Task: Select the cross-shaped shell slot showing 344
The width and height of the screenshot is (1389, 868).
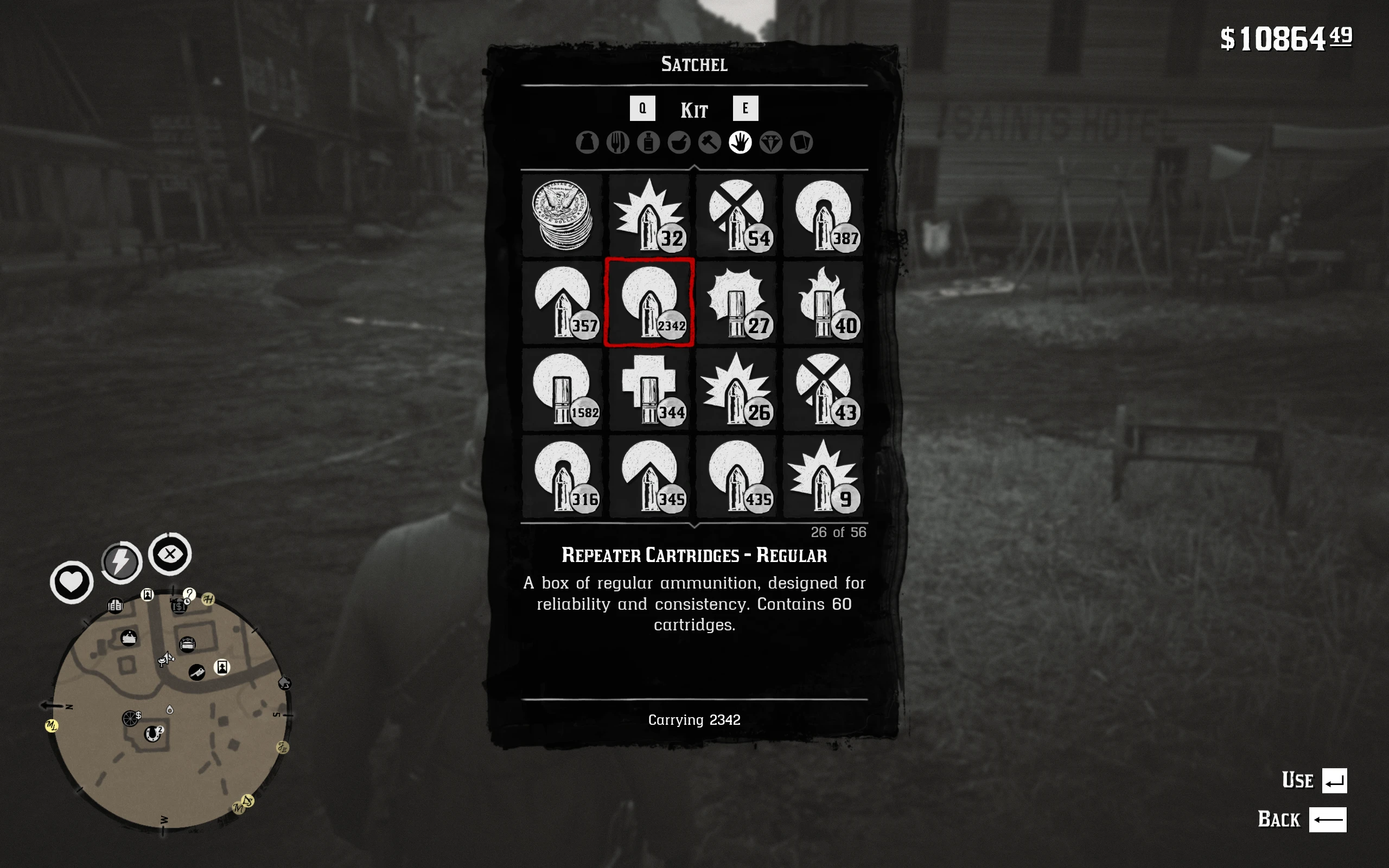Action: [x=649, y=389]
